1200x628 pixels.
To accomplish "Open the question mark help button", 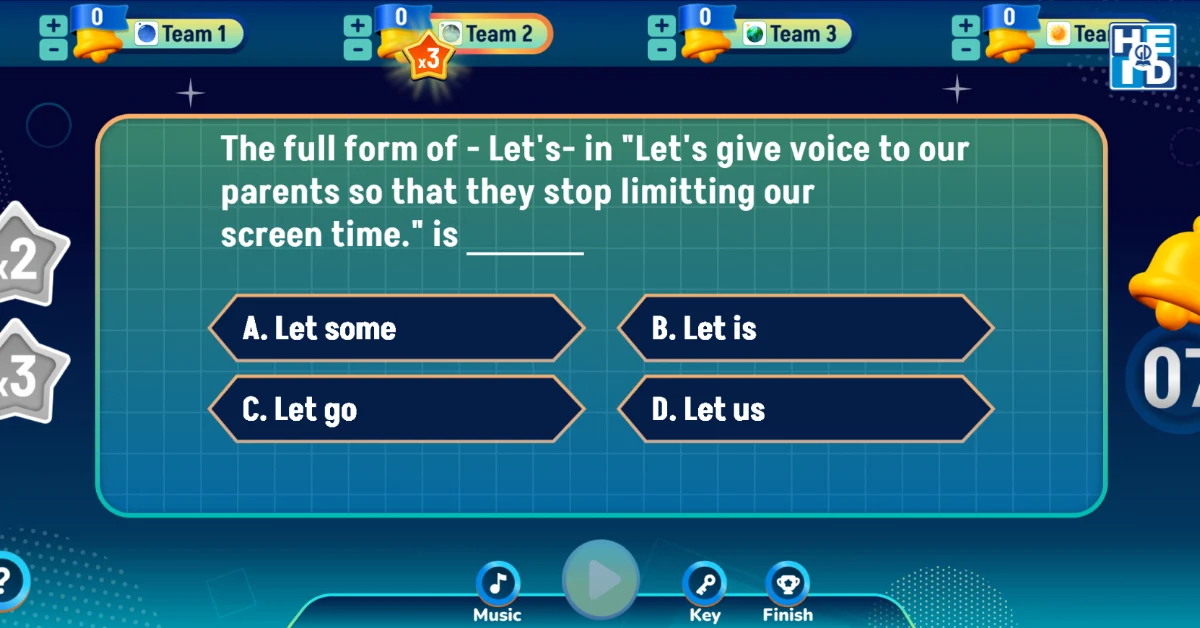I will pyautogui.click(x=8, y=578).
